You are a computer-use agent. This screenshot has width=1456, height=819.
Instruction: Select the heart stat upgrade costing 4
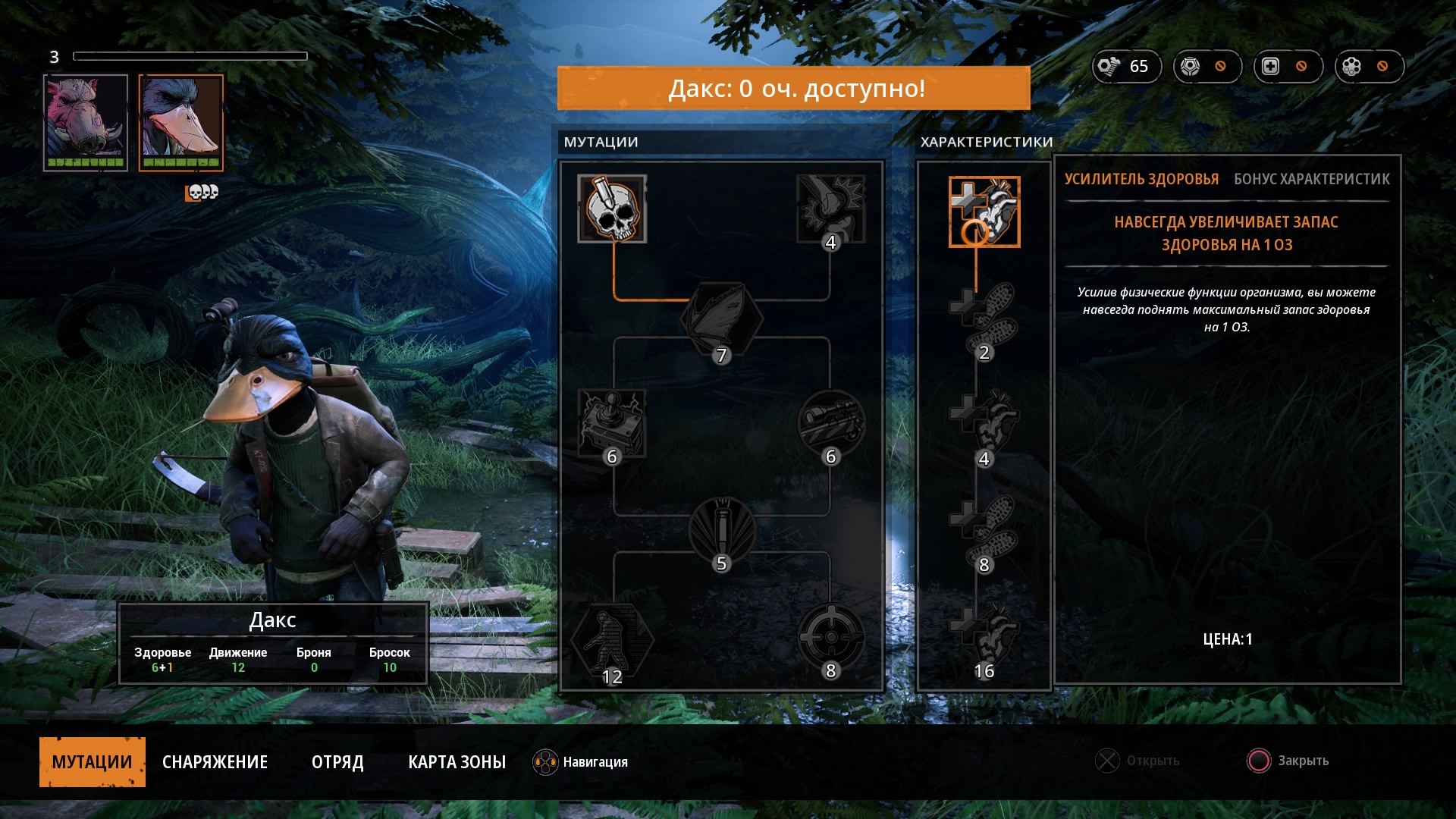point(984,425)
